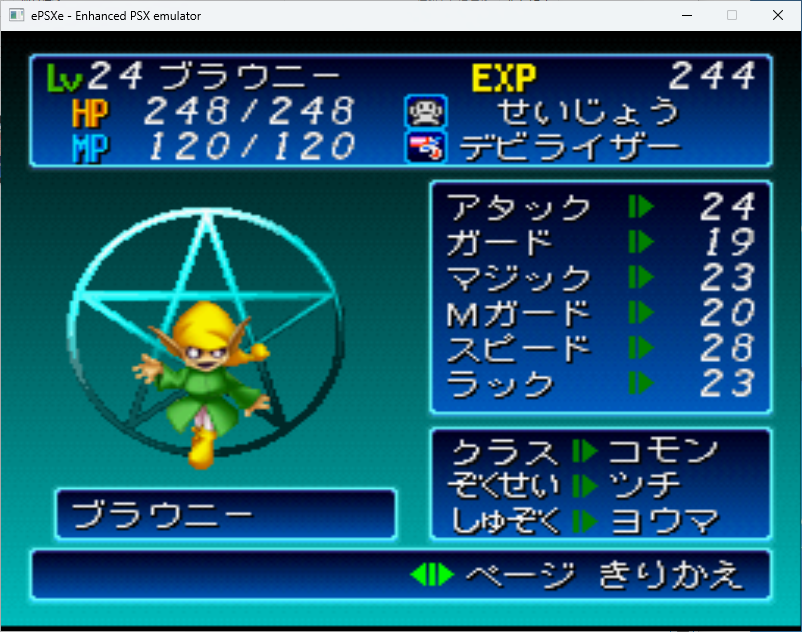Close the ePSXe emulator window

pos(778,15)
